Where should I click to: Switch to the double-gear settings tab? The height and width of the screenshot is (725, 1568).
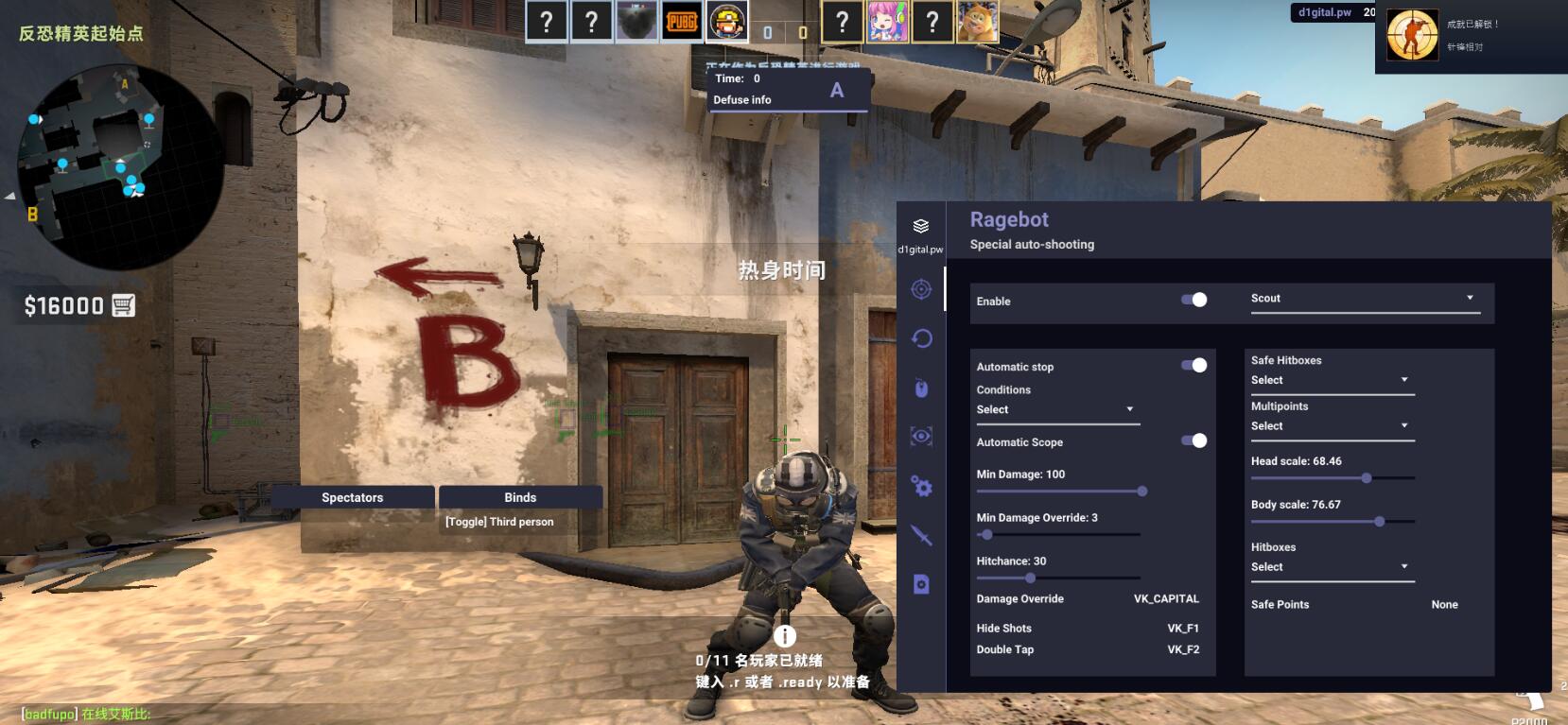tap(921, 487)
